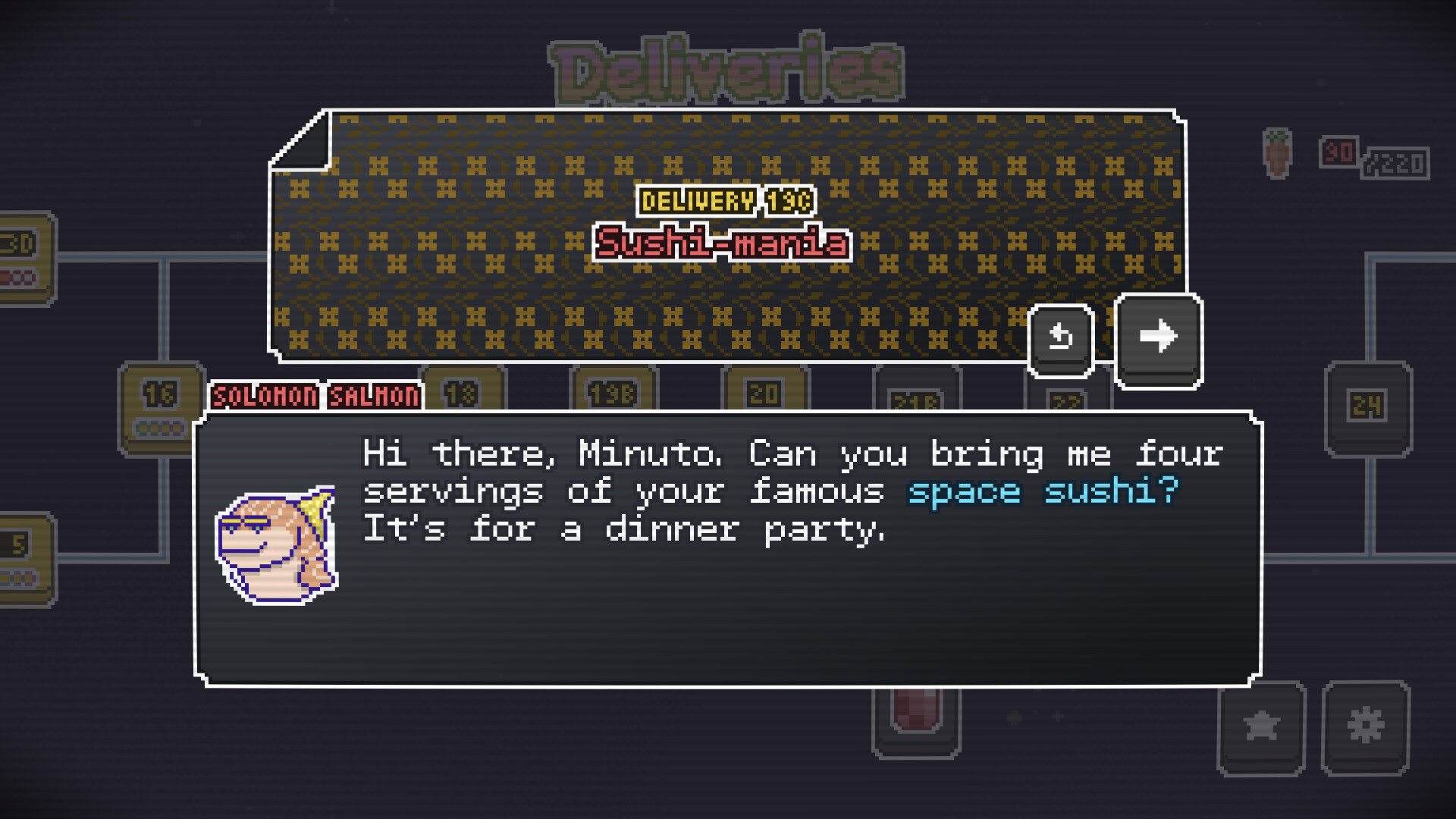Select map node 18
The width and height of the screenshot is (1456, 819).
coord(464,394)
